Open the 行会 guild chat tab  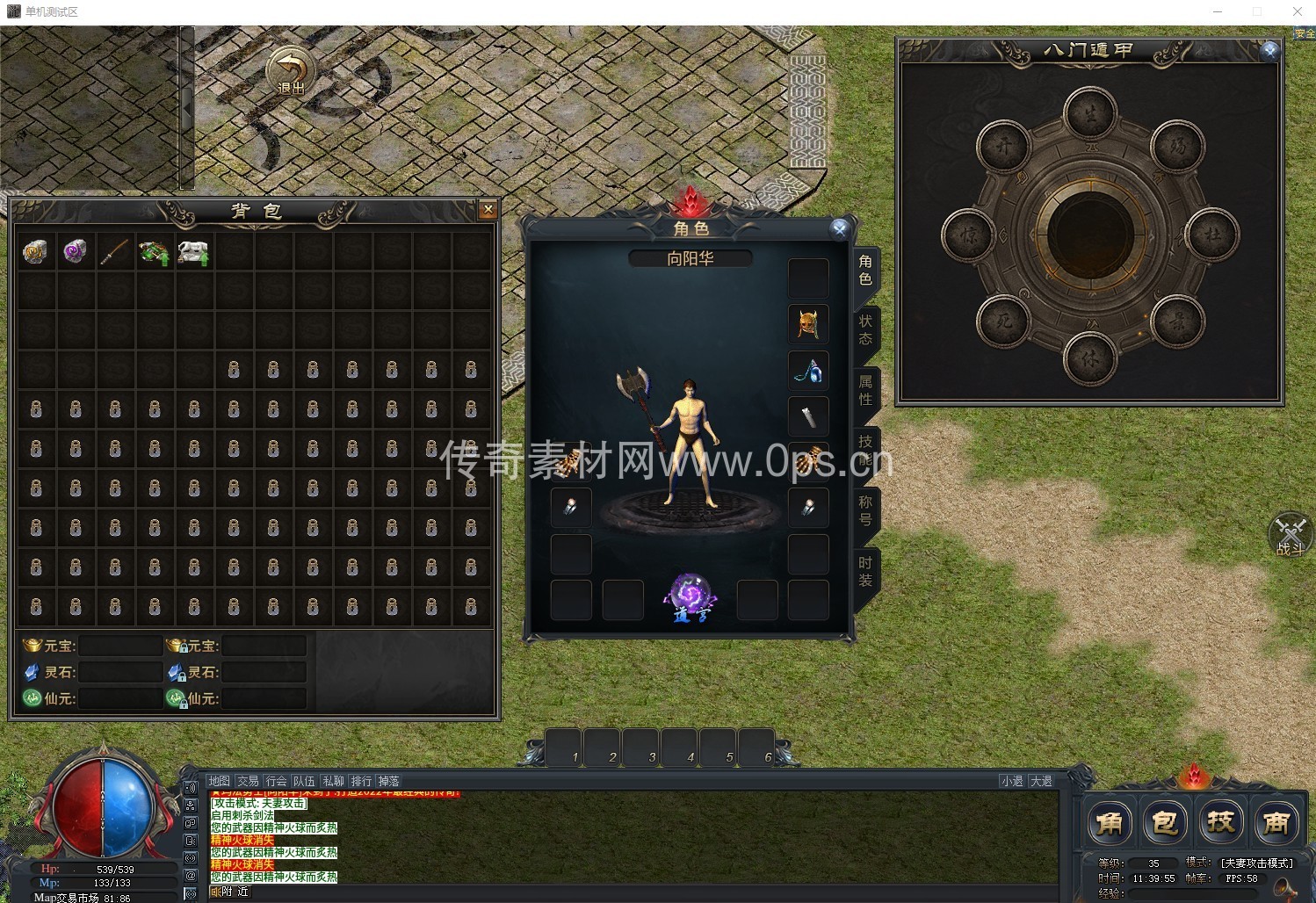pos(276,781)
